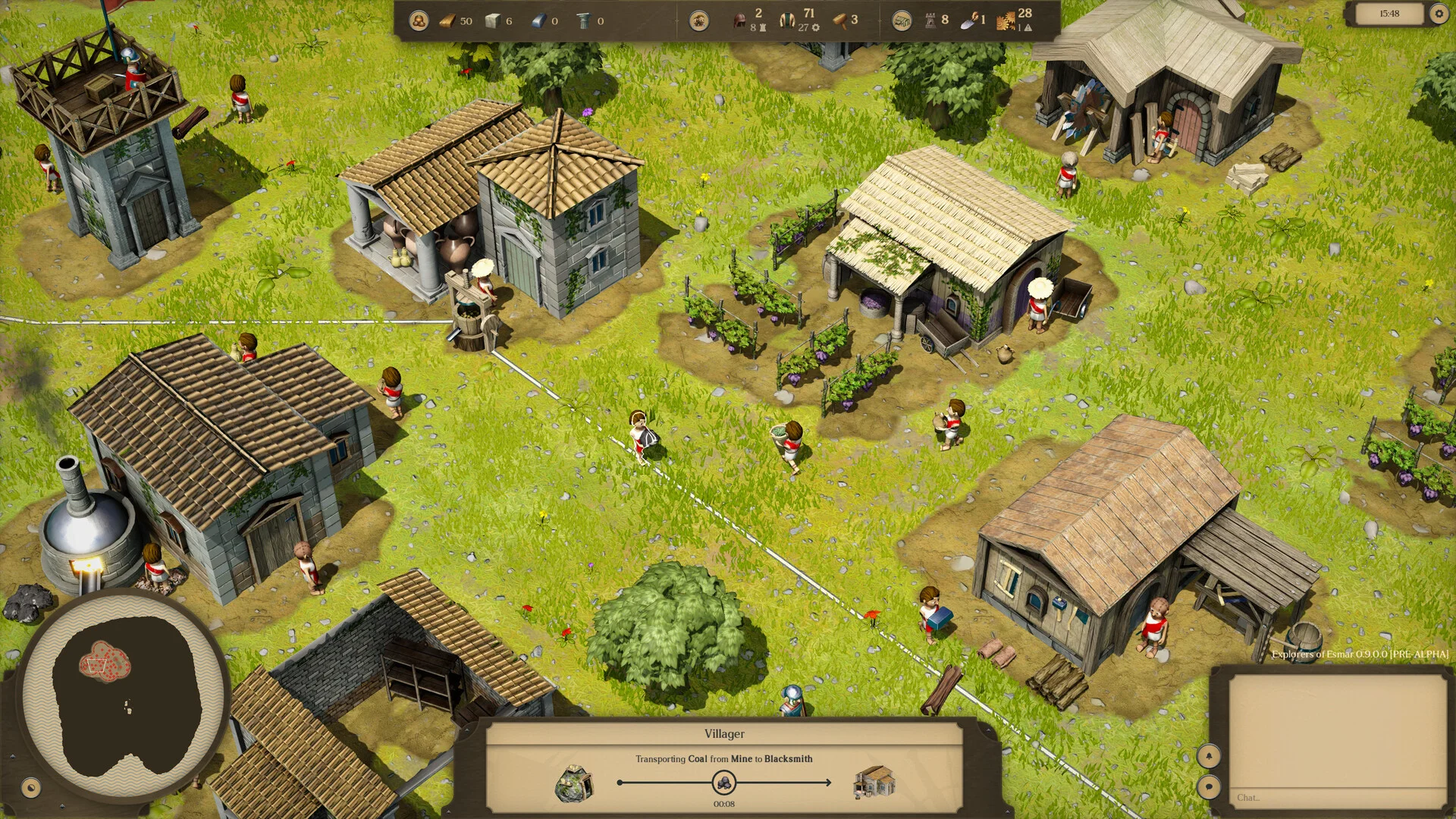Open notifications with the bell button
Viewport: 1456px width, 819px height.
tap(1208, 755)
